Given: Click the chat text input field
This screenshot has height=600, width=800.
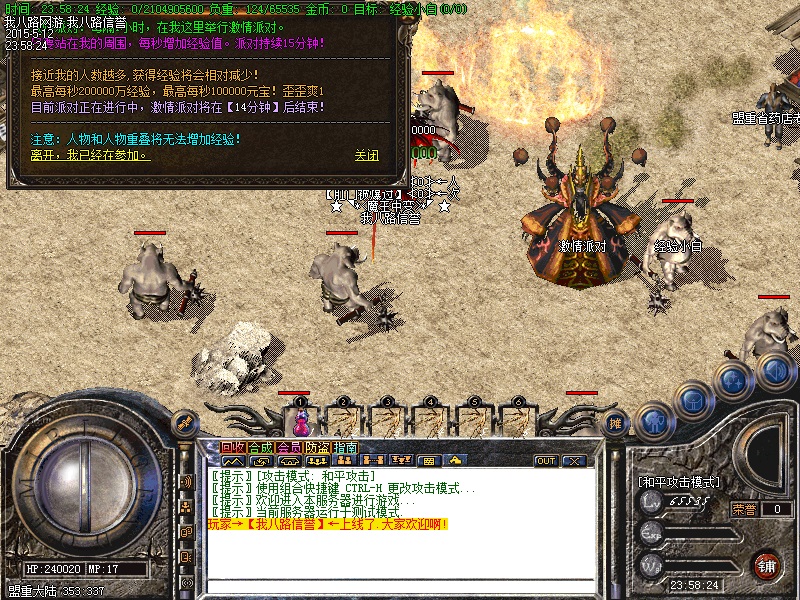Looking at the screenshot, I should click(400, 585).
